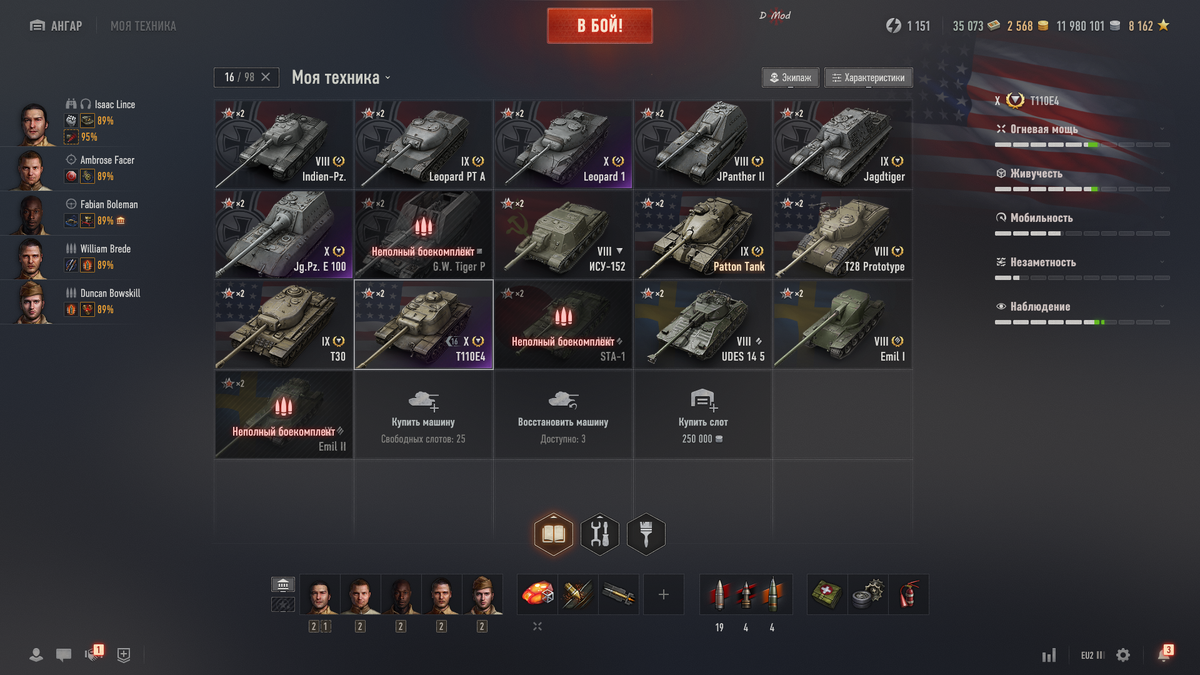Choose the Emil I tank
Screen dimensions: 1200x675
click(x=842, y=325)
